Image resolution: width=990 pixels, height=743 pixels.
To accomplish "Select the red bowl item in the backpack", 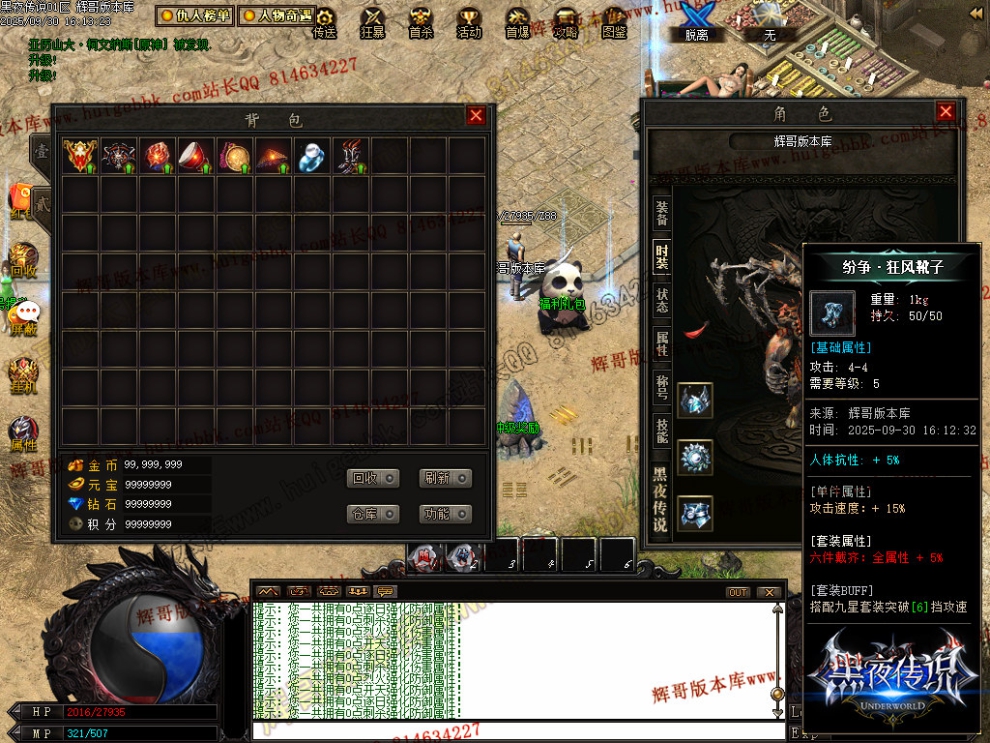I will click(195, 155).
